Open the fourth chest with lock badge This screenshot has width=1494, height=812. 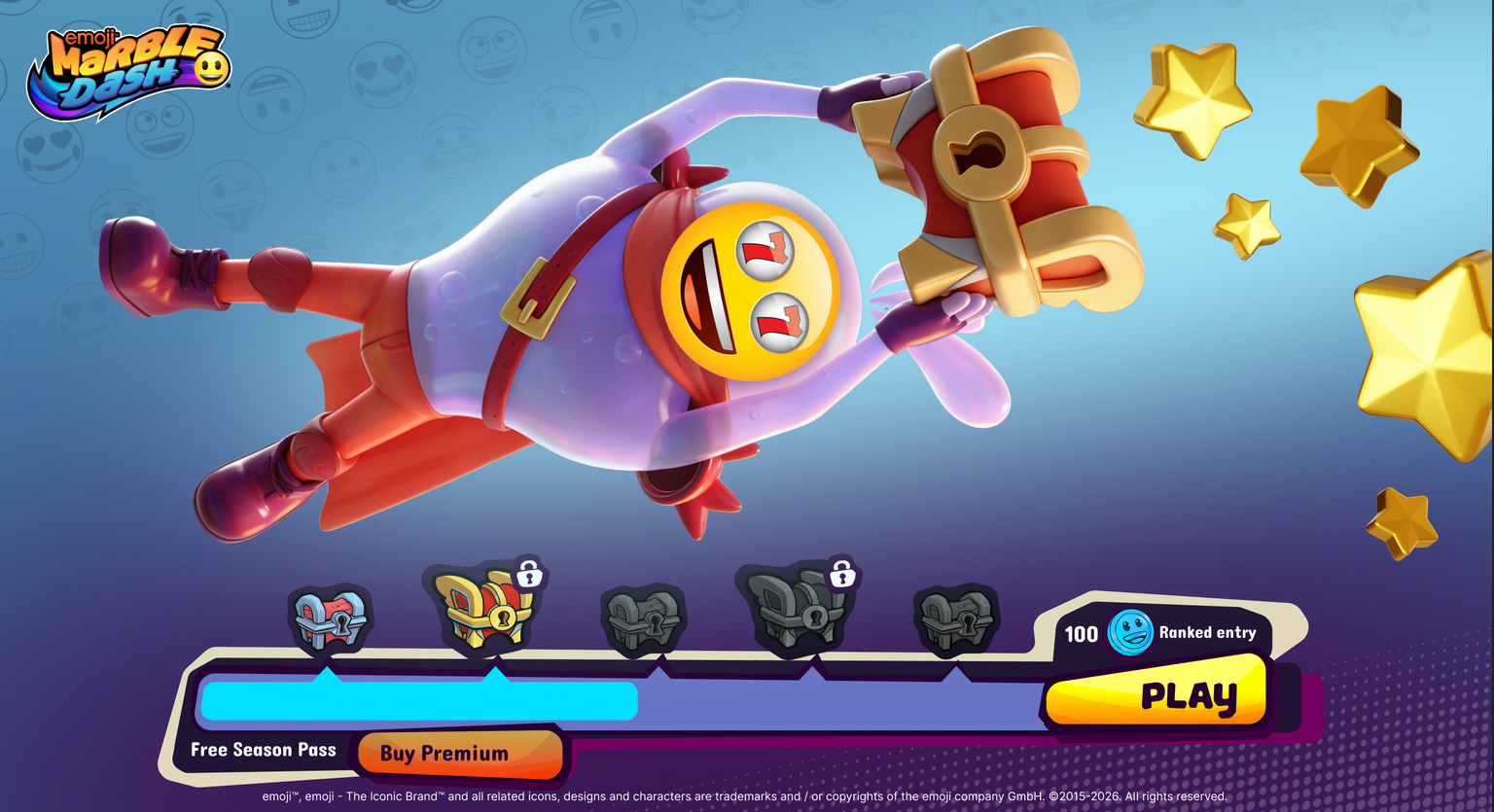pos(798,618)
